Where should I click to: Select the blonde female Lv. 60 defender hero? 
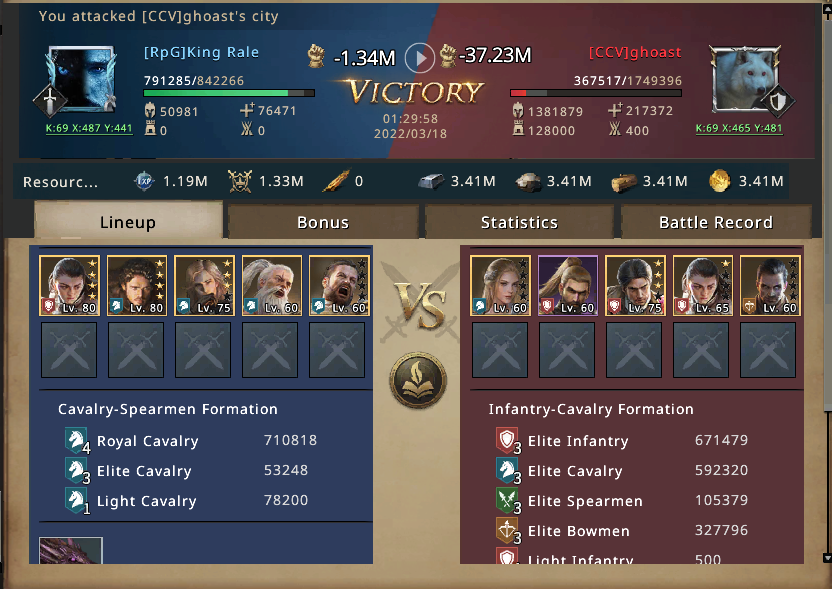tap(499, 286)
